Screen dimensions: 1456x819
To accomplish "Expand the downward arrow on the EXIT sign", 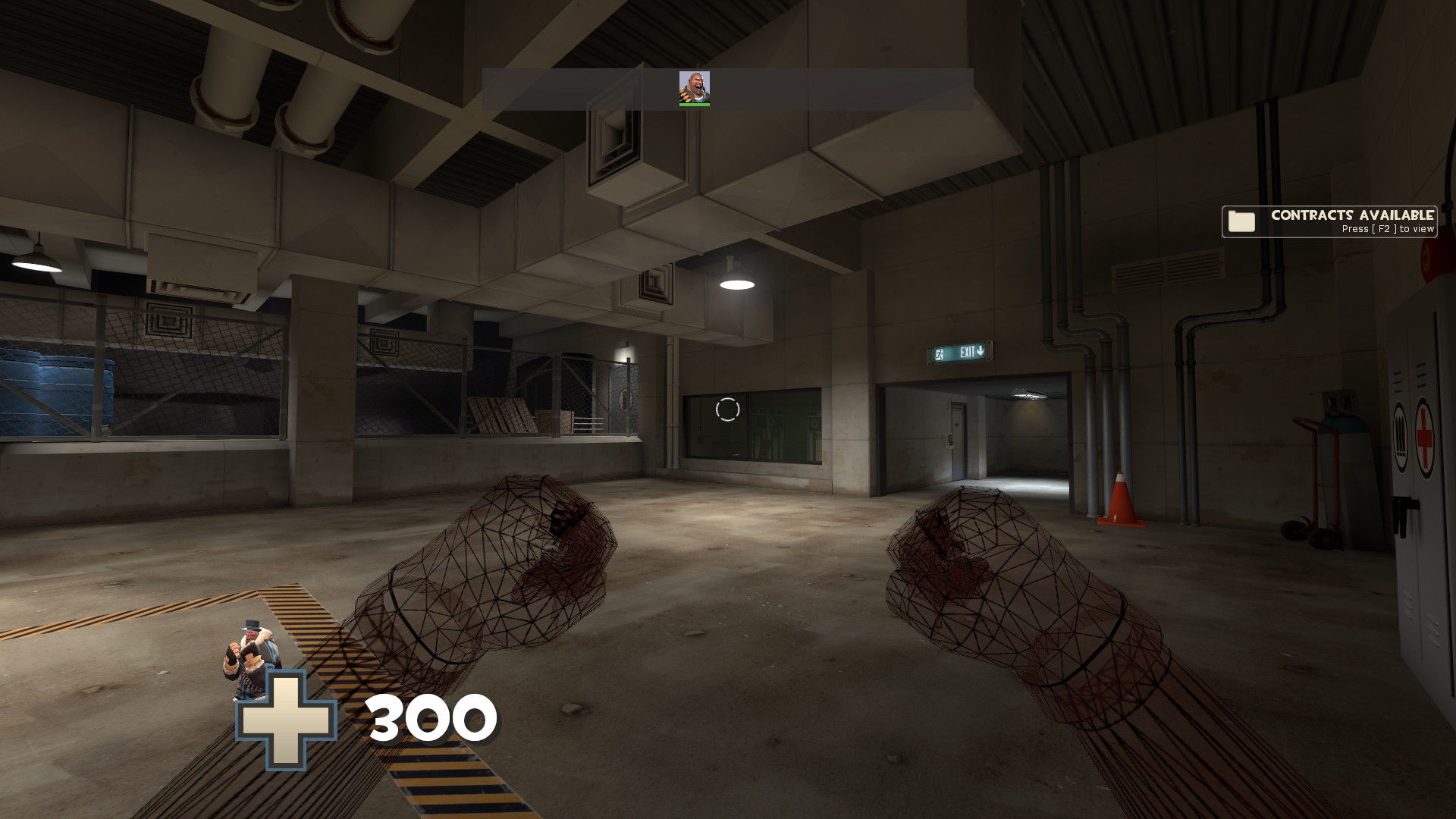I will point(980,351).
